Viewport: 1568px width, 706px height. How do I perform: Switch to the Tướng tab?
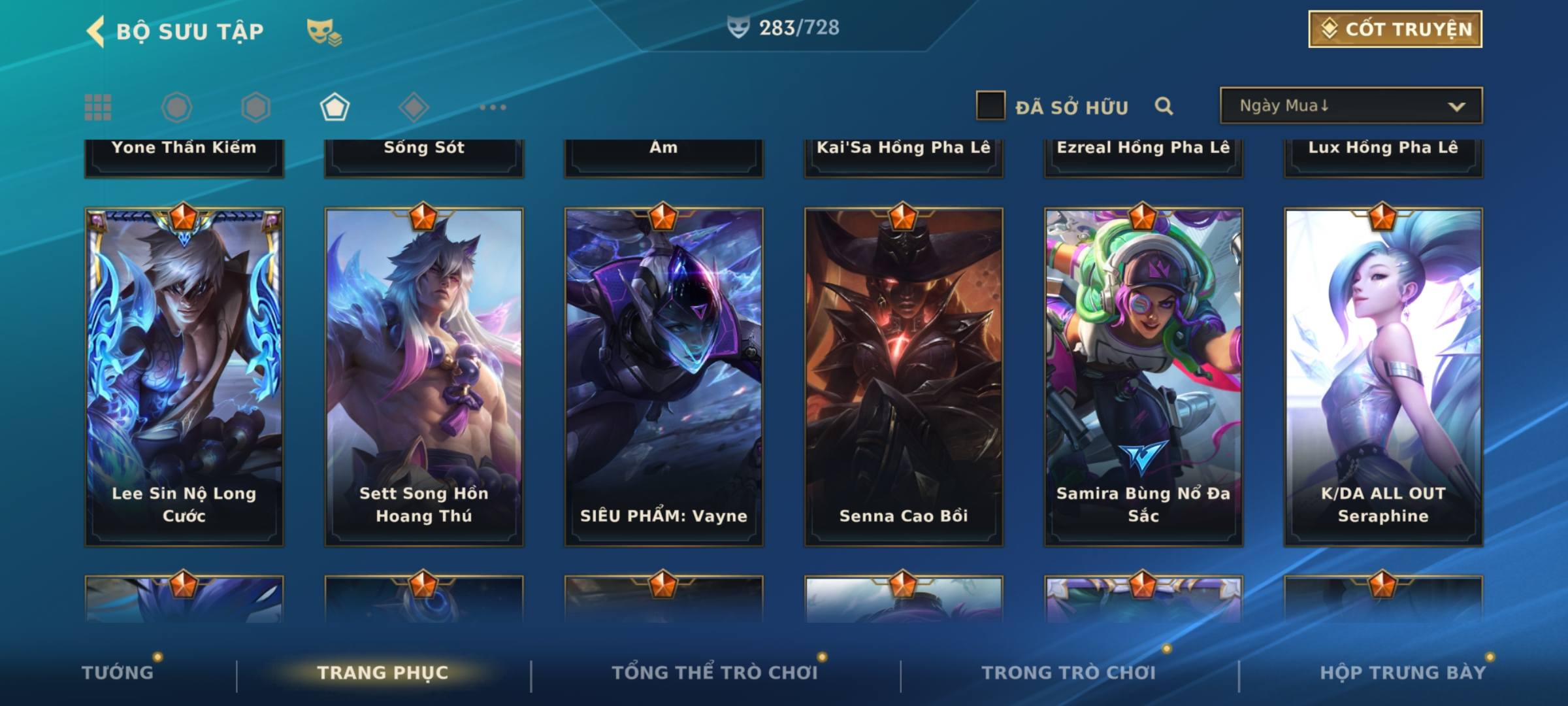point(118,672)
